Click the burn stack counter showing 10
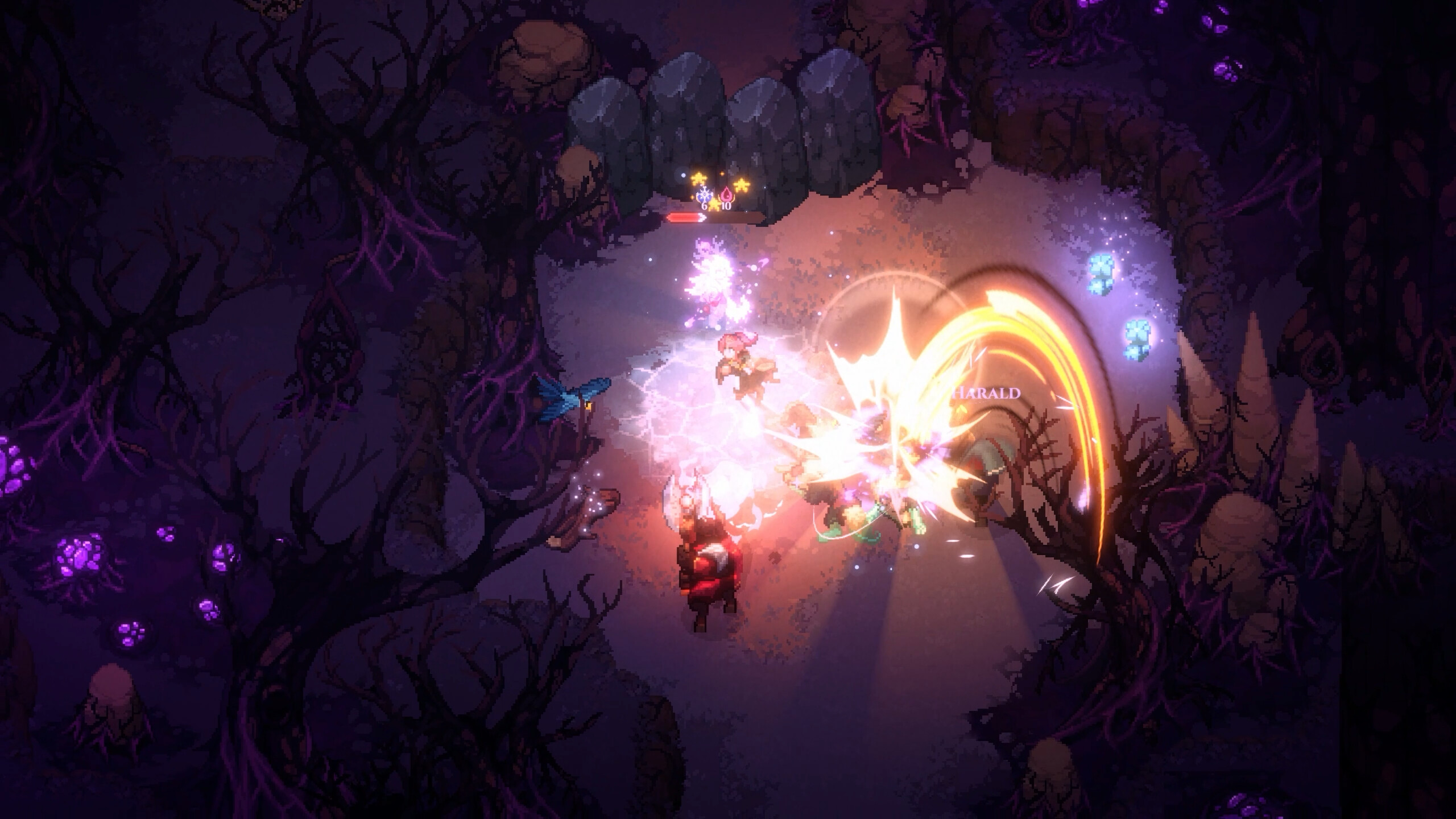Image resolution: width=1456 pixels, height=819 pixels. (x=727, y=207)
